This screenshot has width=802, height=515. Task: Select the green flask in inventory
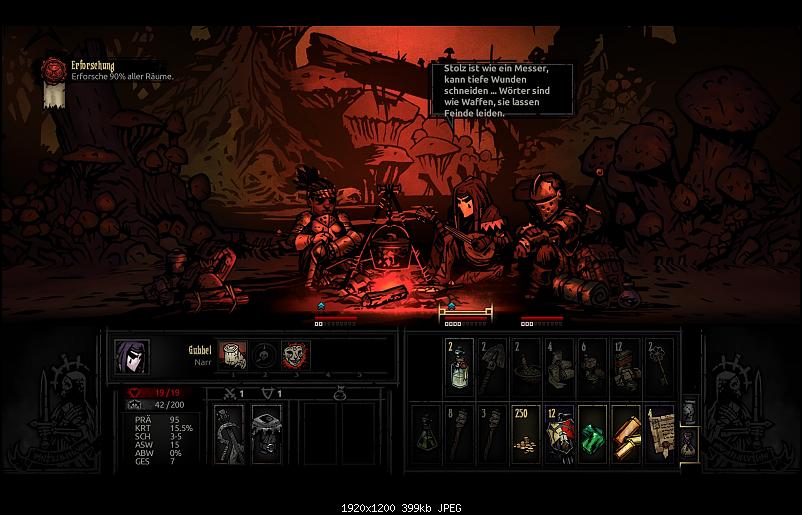coord(426,435)
